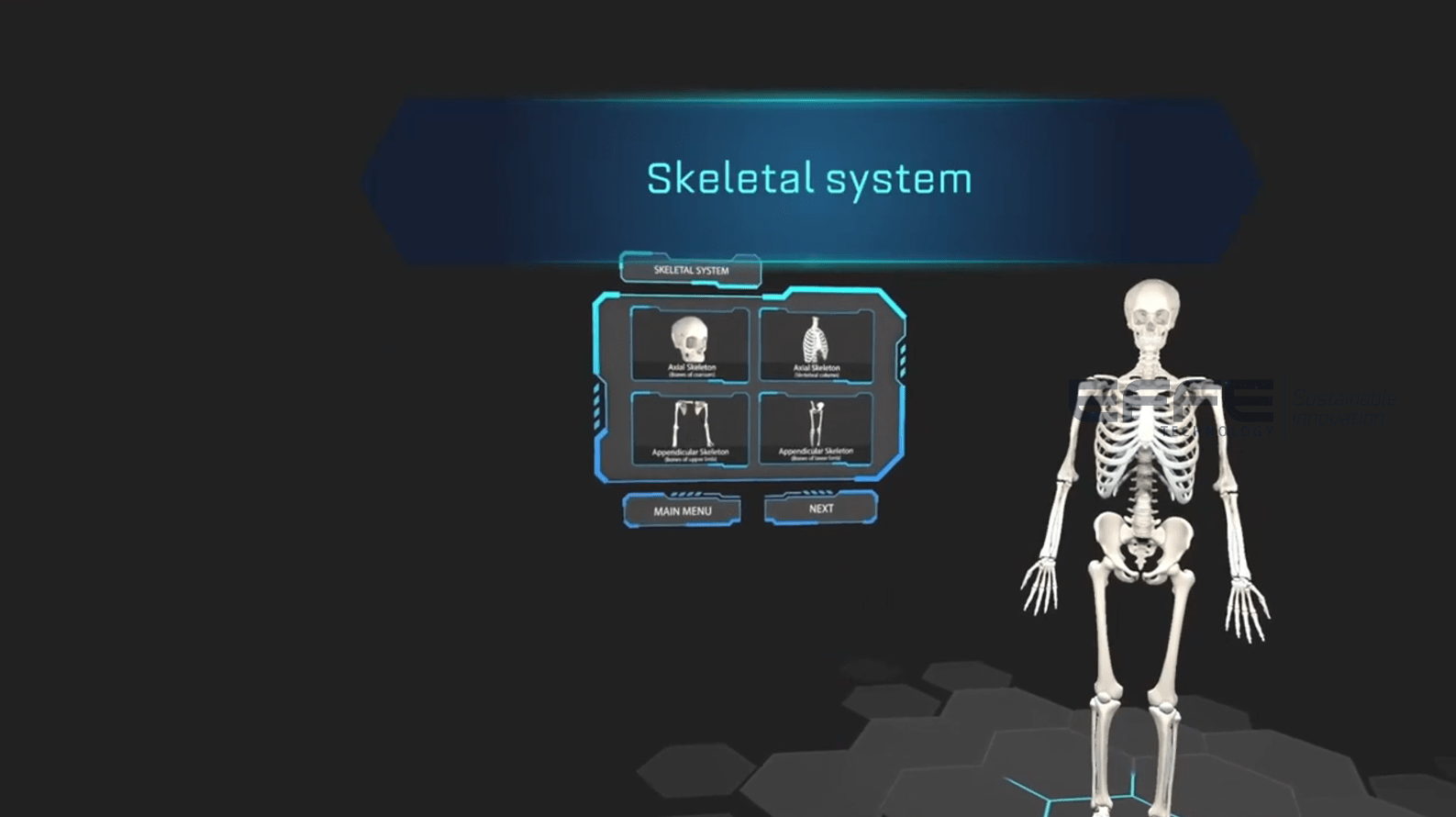1456x817 pixels.
Task: Open the Appendicular Skeleton upper limbs icon
Action: tap(692, 427)
